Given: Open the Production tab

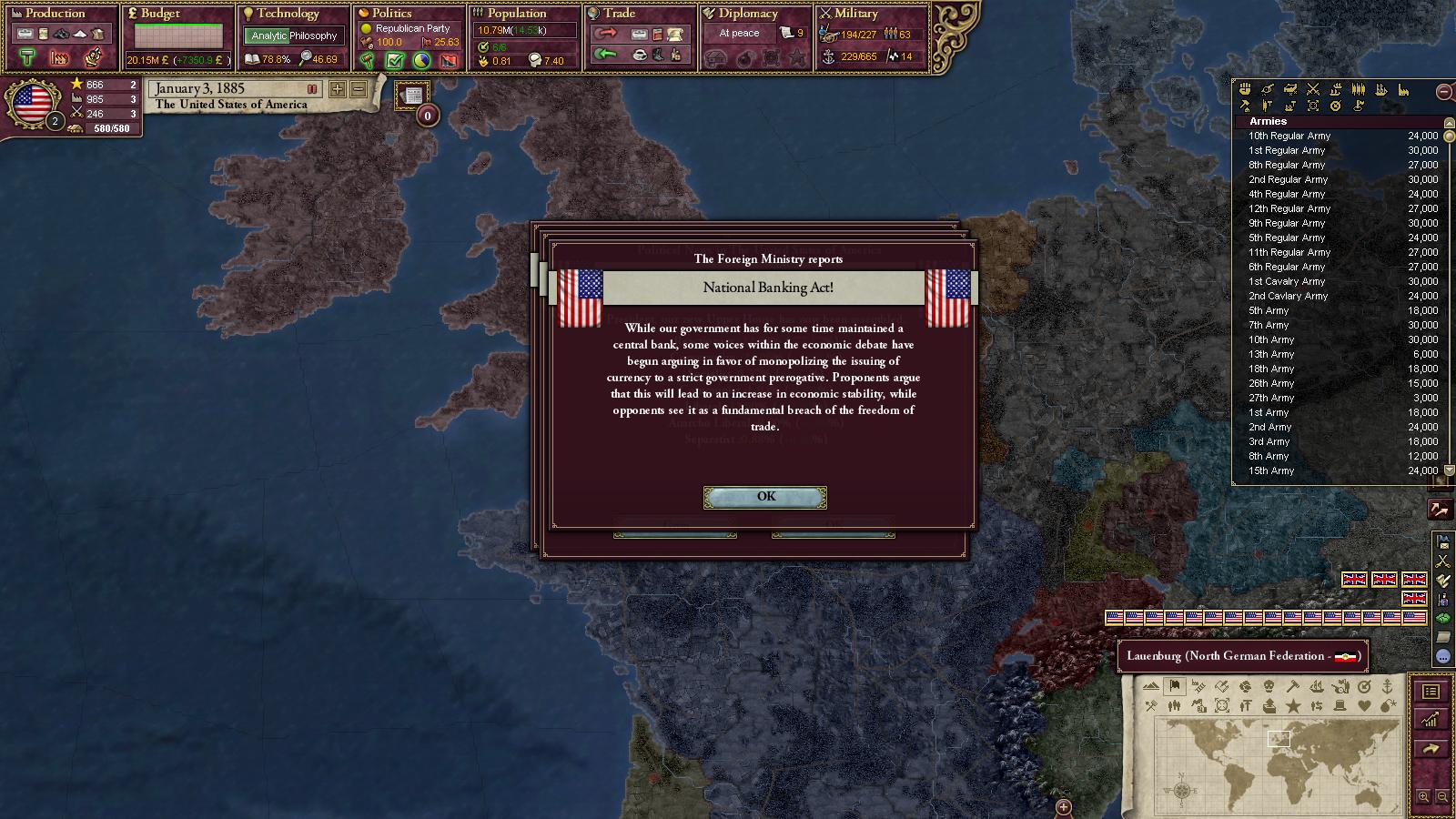Looking at the screenshot, I should [55, 14].
